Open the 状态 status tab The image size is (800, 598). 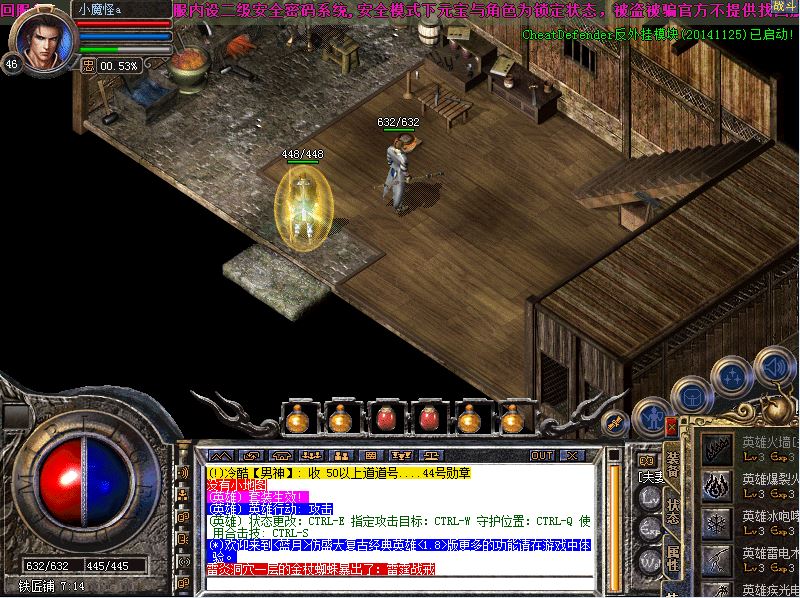pos(673,511)
